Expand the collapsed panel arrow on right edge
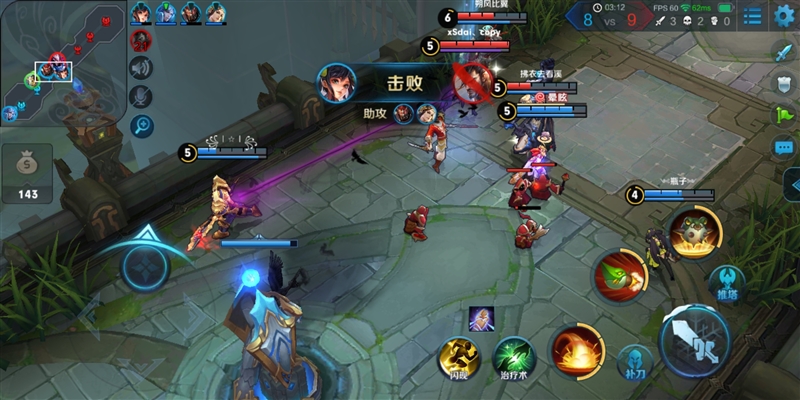This screenshot has width=800, height=400. coord(792,185)
